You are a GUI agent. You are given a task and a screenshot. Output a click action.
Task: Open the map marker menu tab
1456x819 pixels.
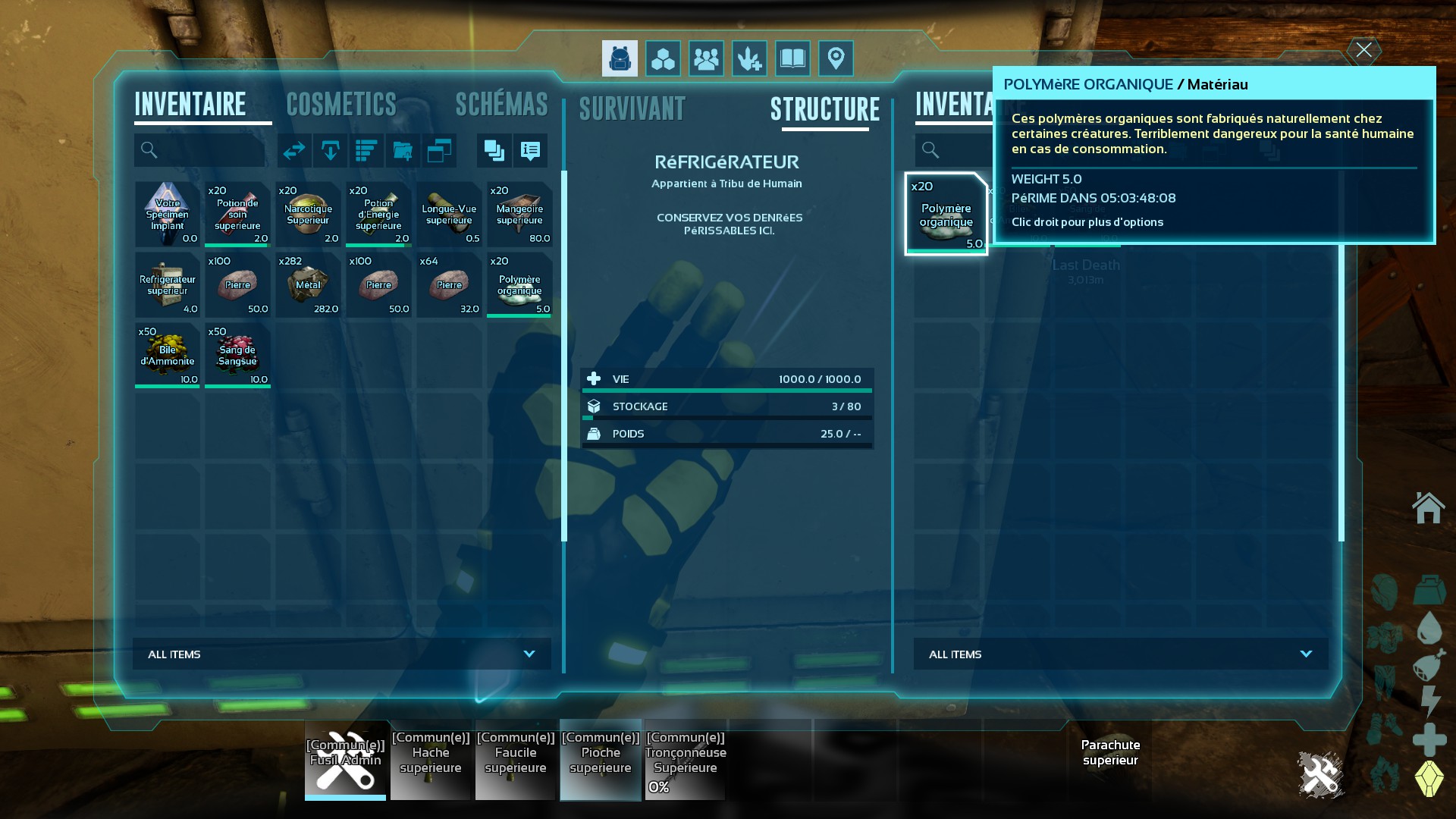(836, 58)
